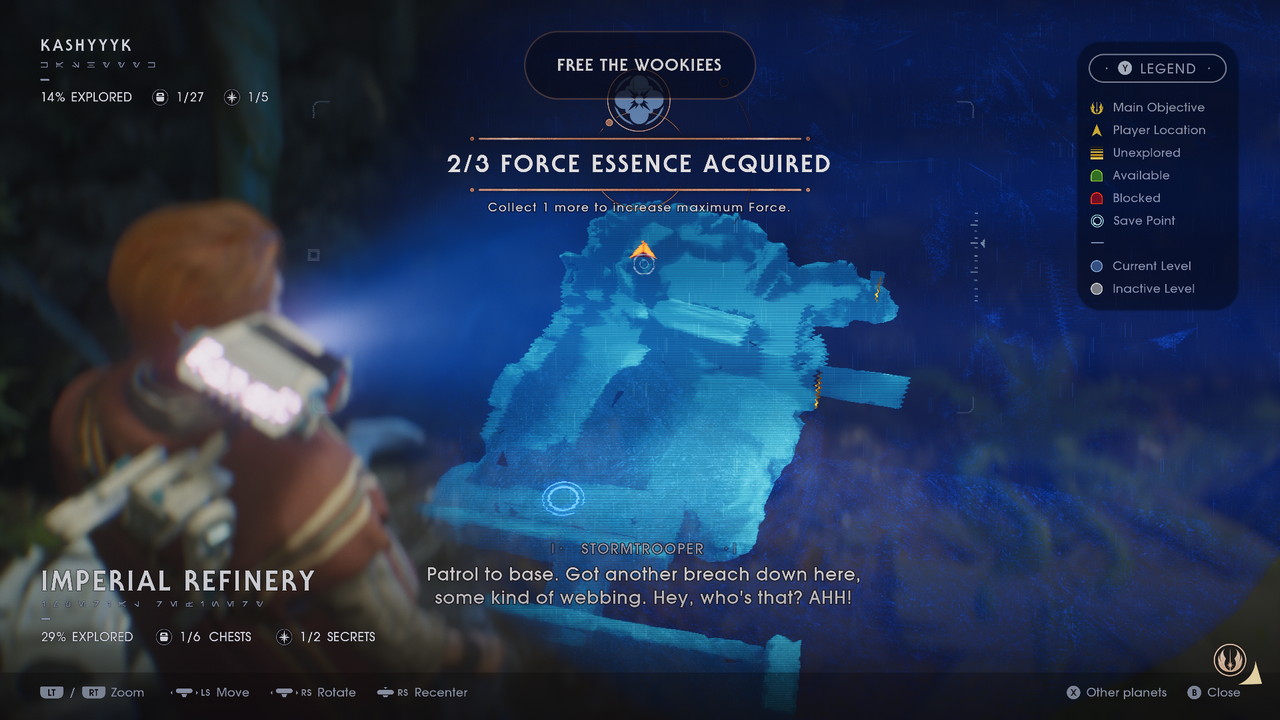
Task: Expand the Free the Wookiees objective banner
Action: [639, 65]
